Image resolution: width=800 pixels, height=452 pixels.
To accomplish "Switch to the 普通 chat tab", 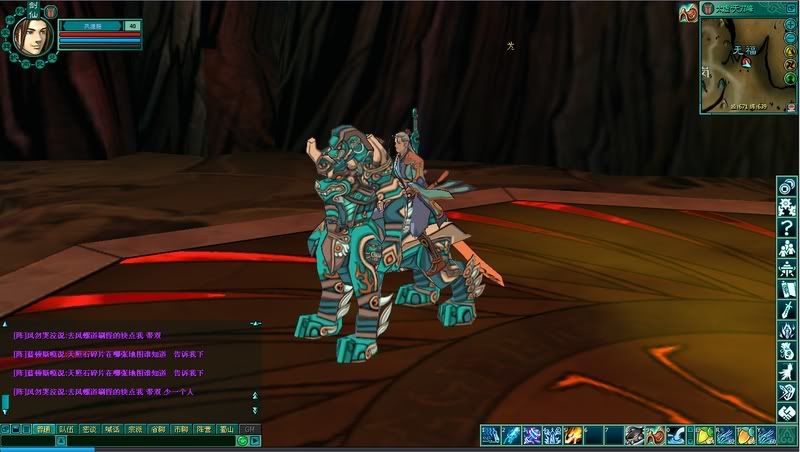I will (x=42, y=429).
